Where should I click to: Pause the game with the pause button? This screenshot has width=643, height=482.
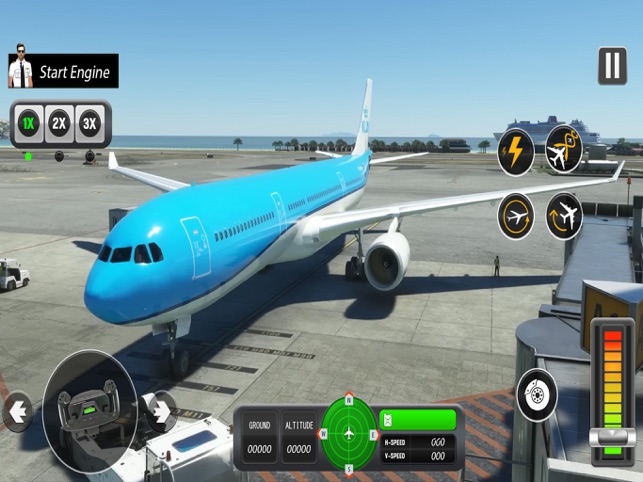[x=612, y=66]
